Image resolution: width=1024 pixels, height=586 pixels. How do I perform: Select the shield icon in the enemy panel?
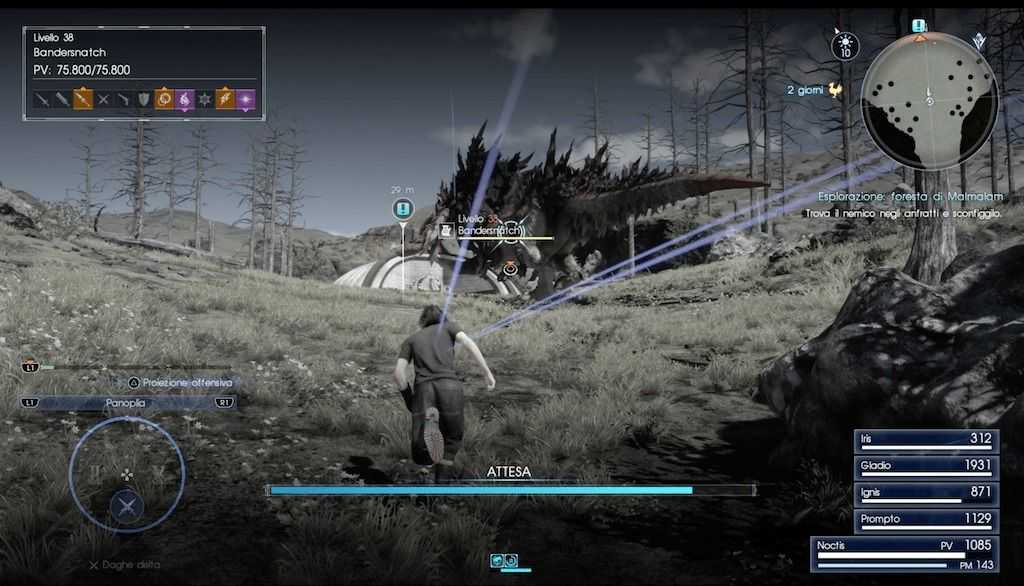(143, 99)
